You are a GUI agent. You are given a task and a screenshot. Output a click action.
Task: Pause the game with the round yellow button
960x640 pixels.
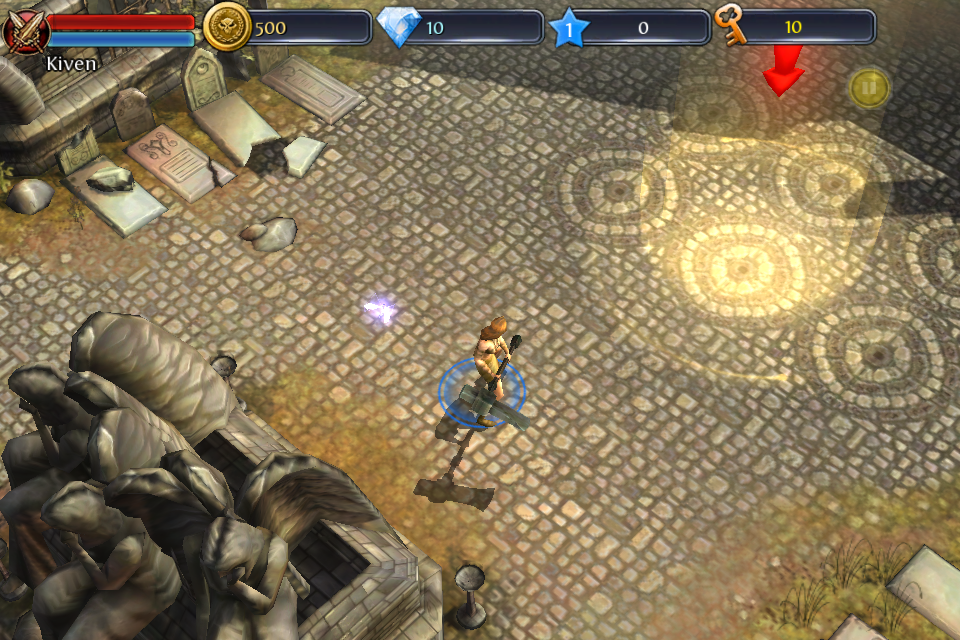point(869,88)
